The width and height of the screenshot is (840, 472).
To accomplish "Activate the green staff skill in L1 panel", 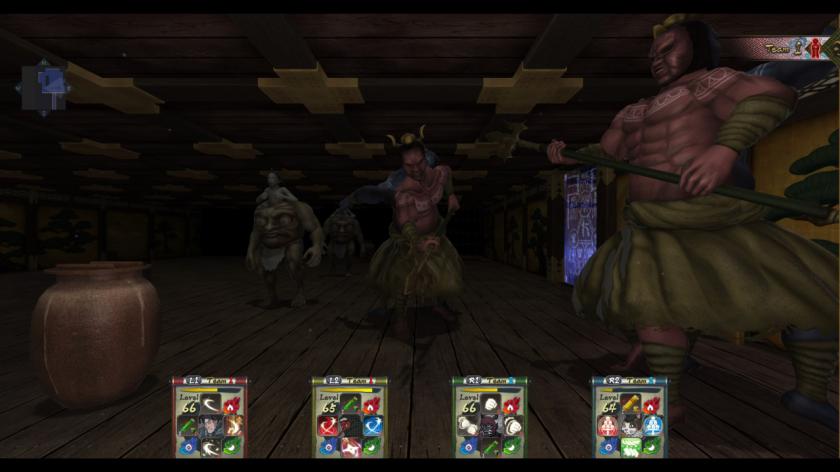I will 188,425.
